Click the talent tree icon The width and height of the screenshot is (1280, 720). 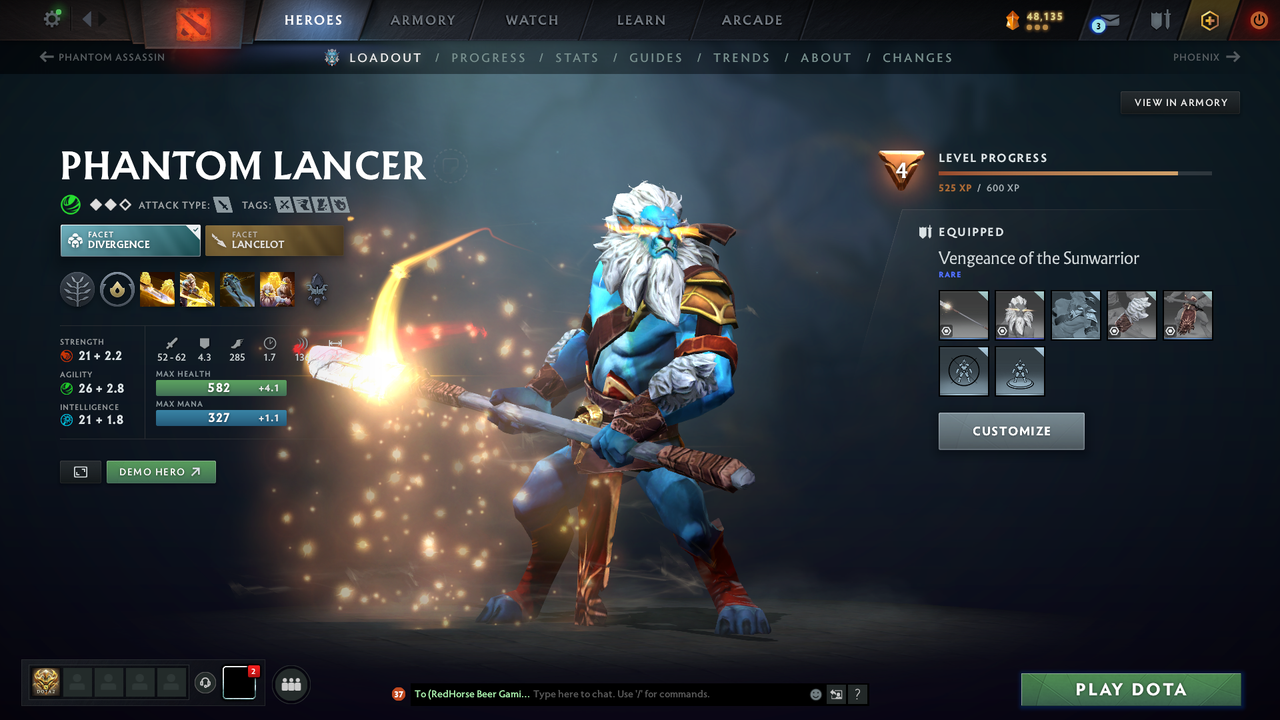point(77,290)
